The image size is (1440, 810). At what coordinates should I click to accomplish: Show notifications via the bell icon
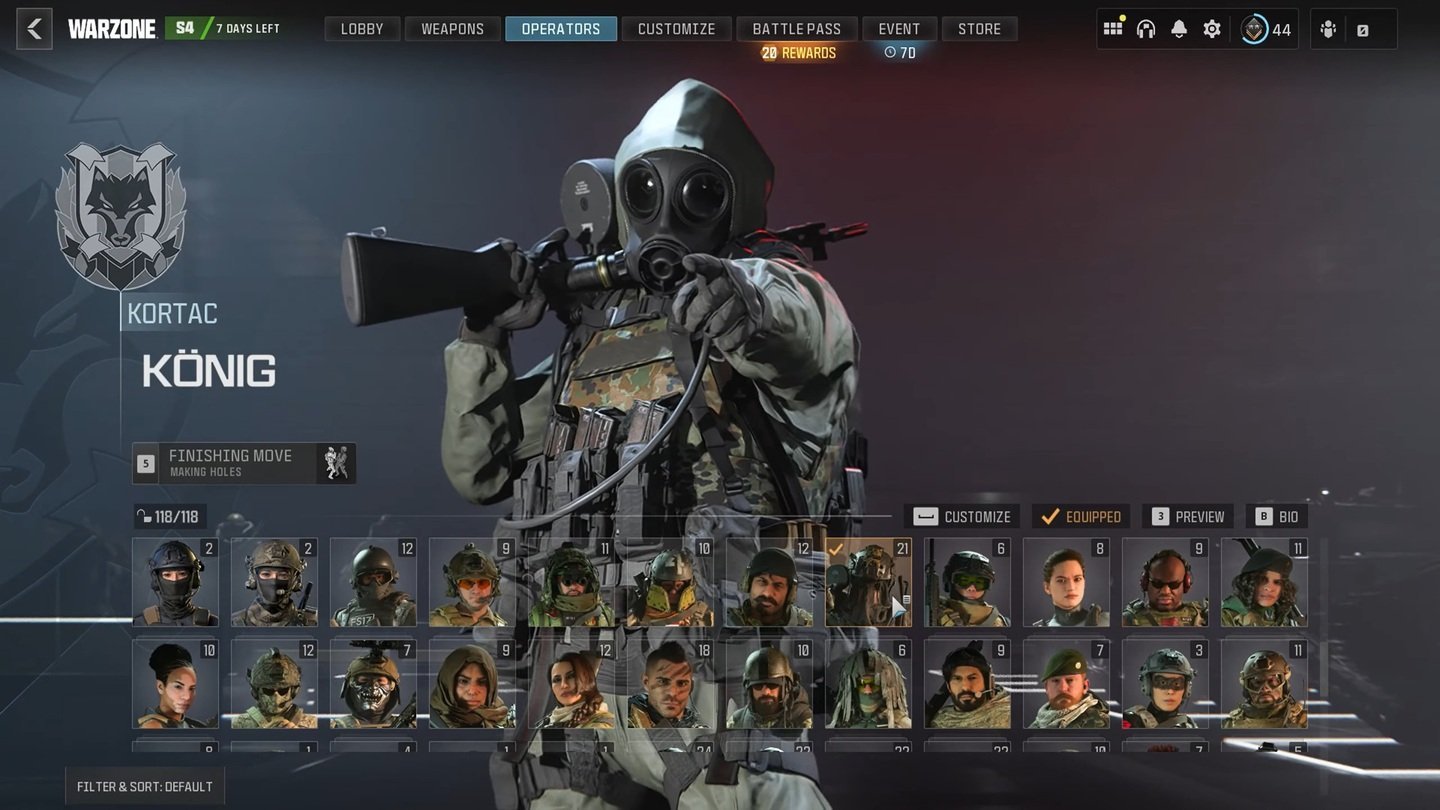click(1179, 29)
